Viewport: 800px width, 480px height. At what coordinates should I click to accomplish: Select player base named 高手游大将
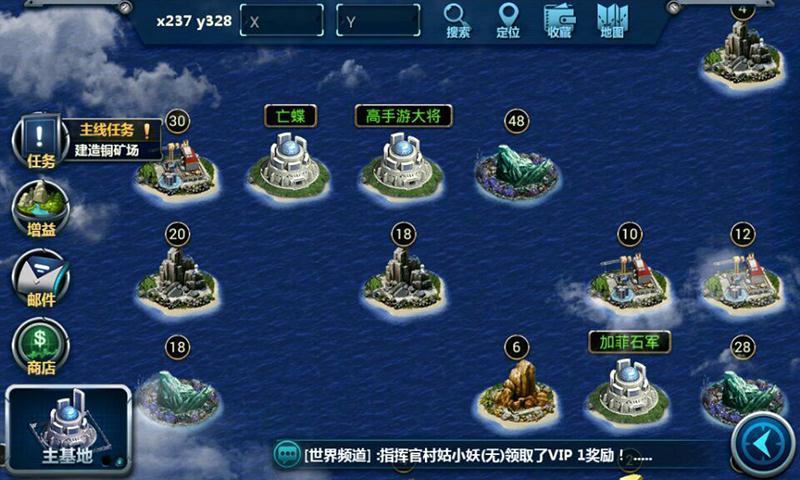pos(402,164)
